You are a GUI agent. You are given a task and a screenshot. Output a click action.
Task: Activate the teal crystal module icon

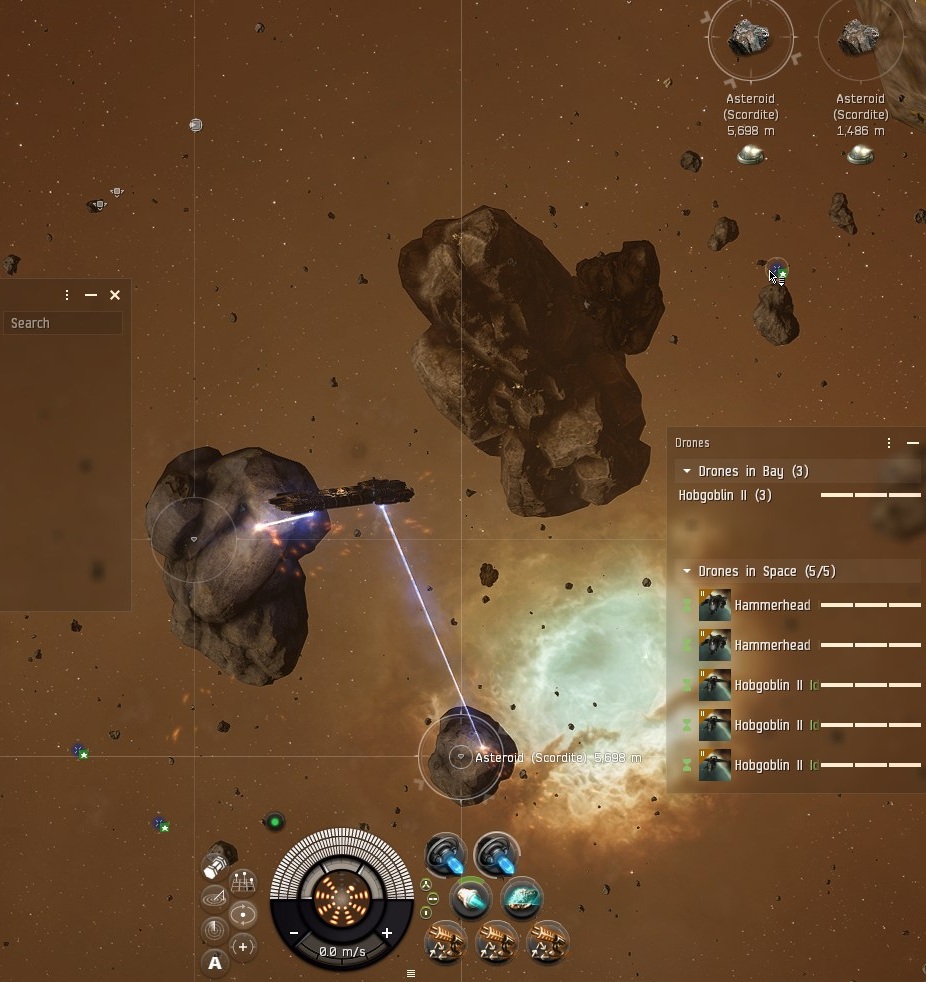click(x=521, y=897)
